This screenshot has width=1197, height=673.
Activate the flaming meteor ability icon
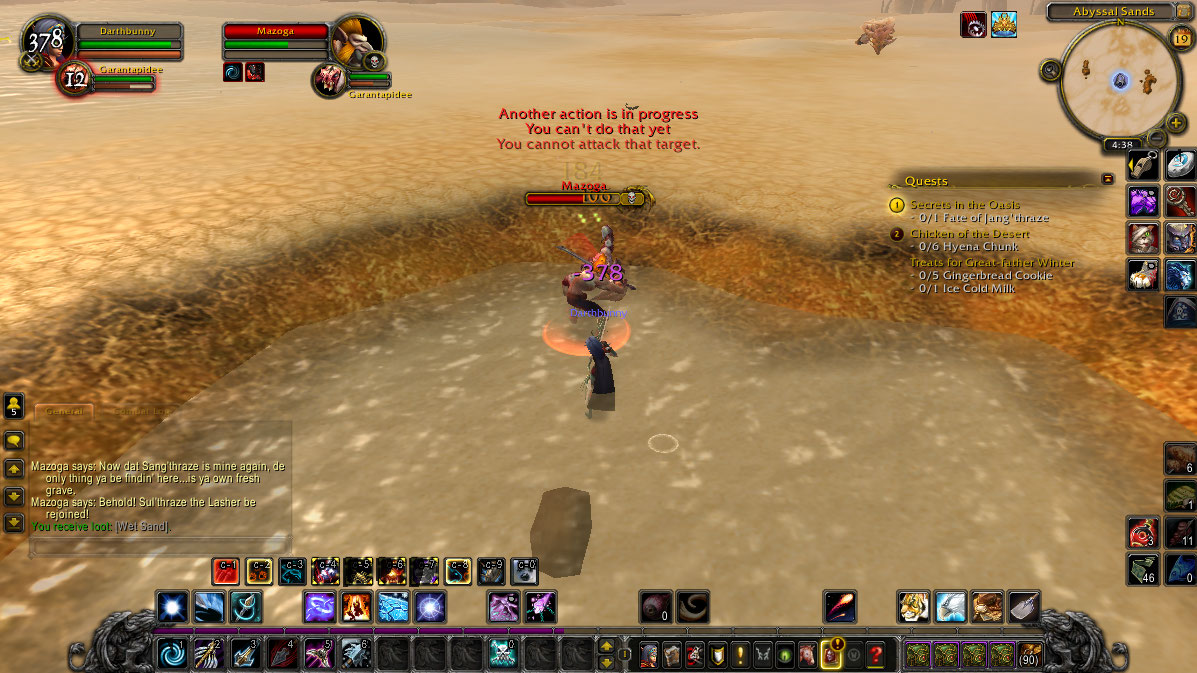point(839,607)
